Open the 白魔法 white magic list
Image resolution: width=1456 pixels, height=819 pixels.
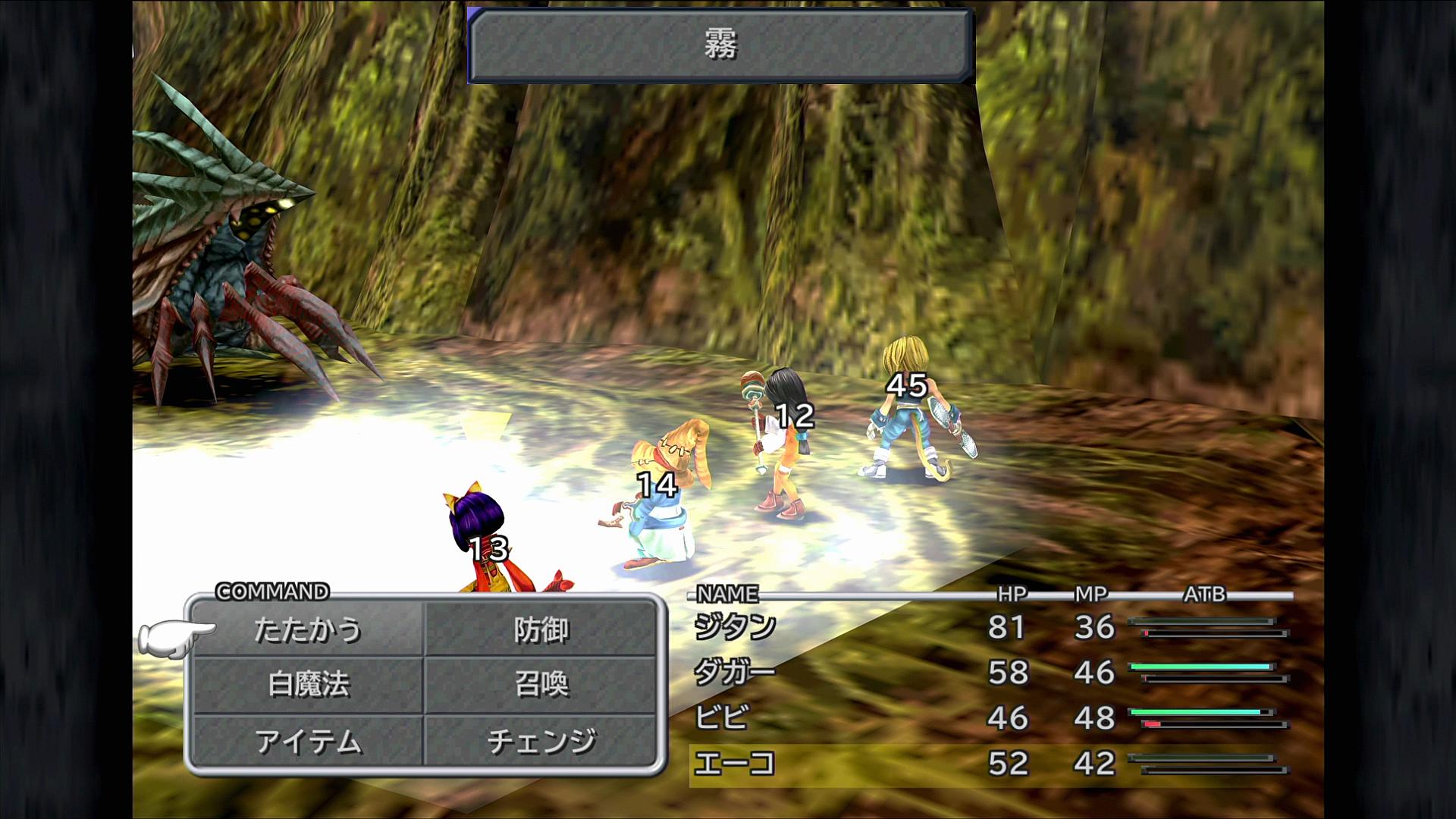tap(307, 685)
